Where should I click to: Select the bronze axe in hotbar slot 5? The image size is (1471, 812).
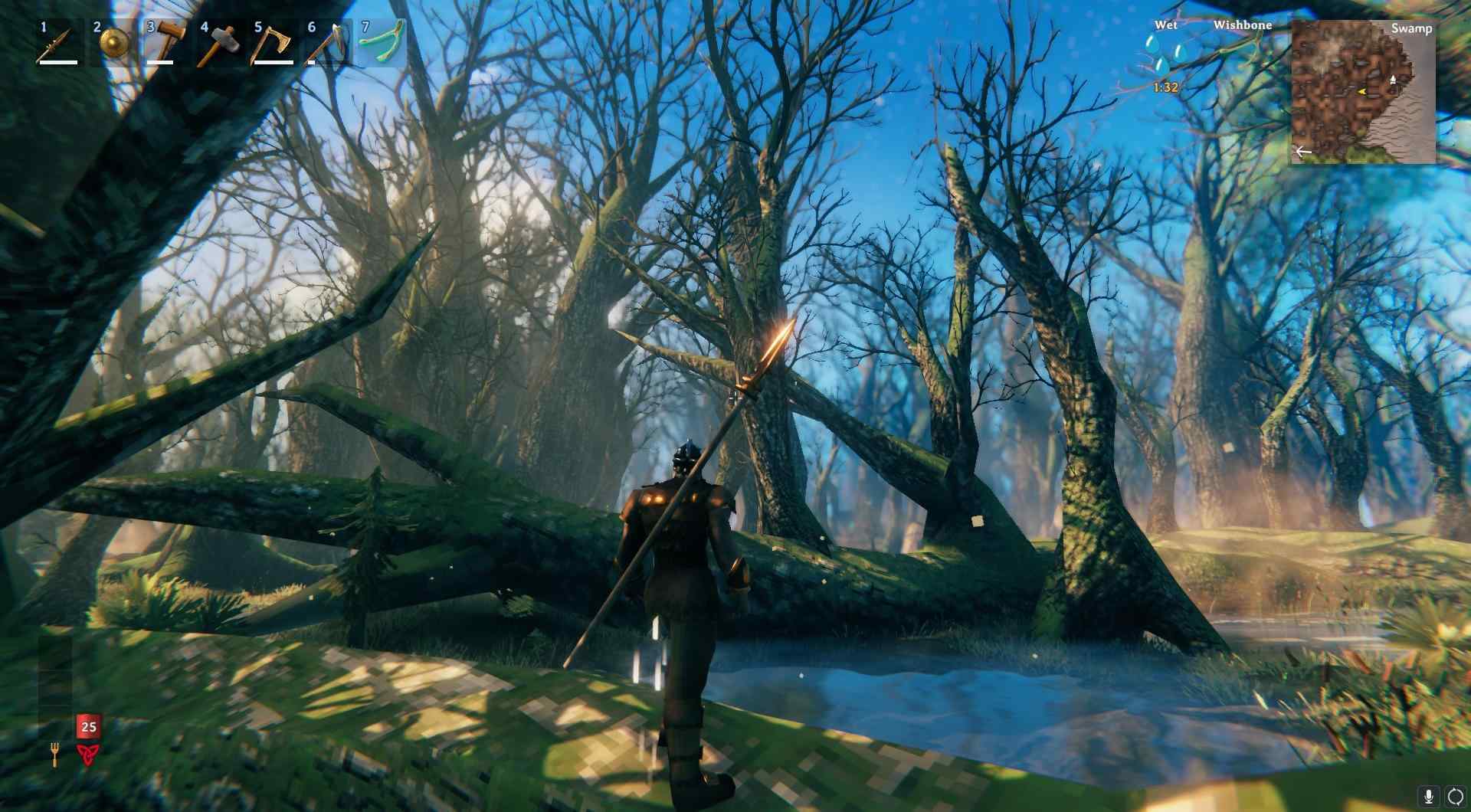click(272, 41)
